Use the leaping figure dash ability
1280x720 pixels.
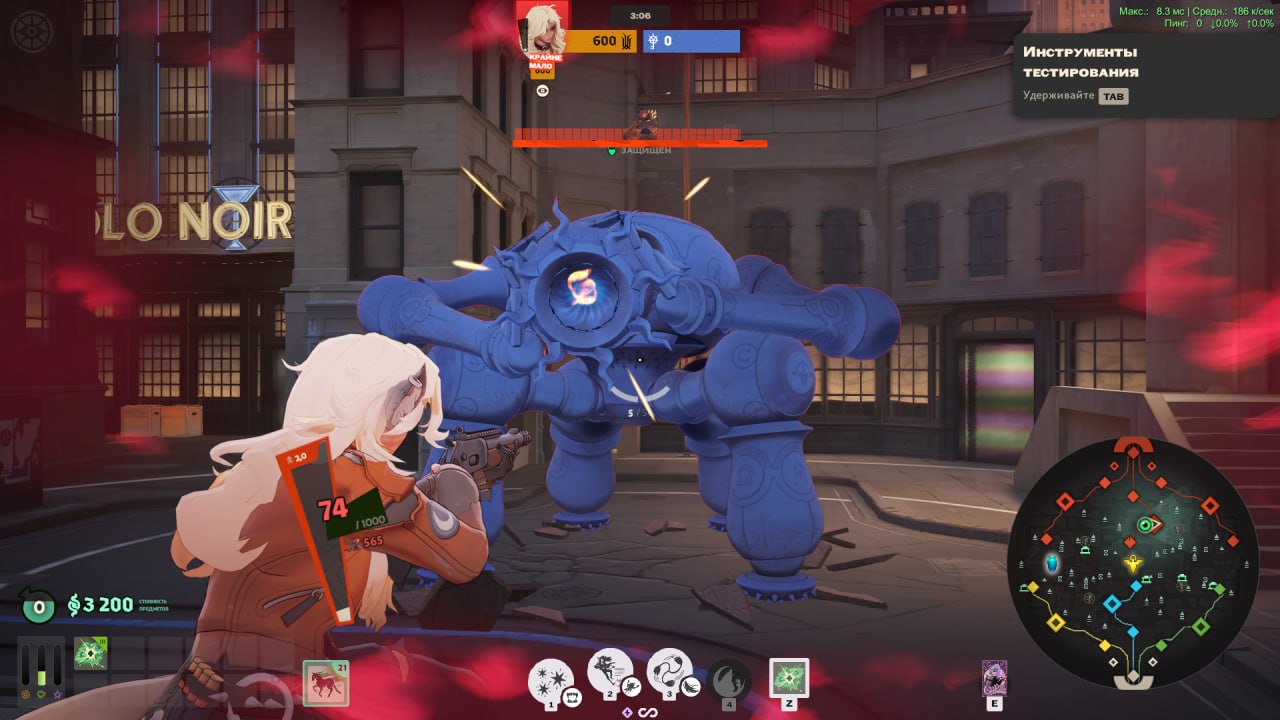pos(608,674)
